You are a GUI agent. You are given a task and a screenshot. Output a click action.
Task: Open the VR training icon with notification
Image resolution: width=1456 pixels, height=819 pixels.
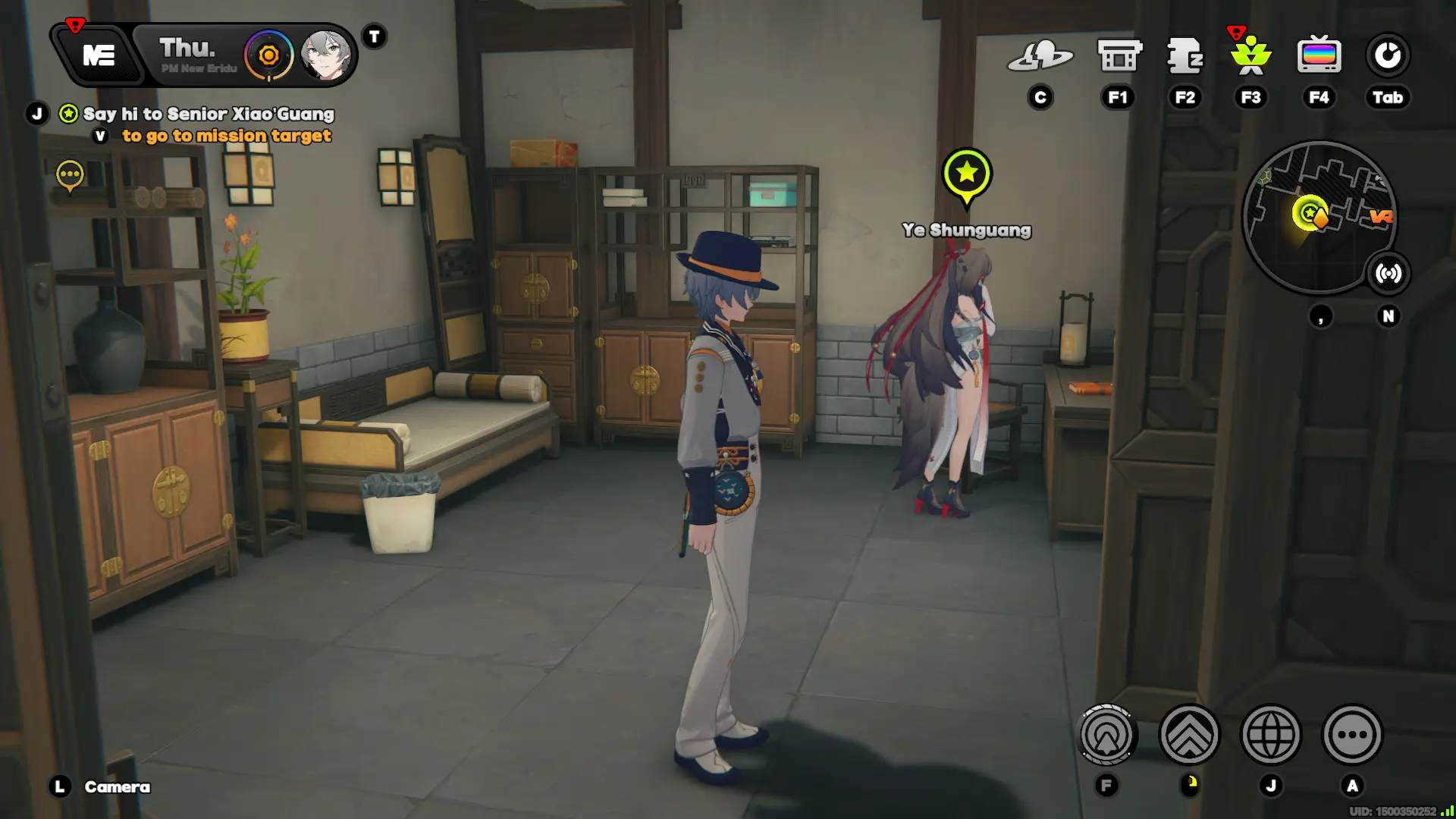[x=1251, y=55]
